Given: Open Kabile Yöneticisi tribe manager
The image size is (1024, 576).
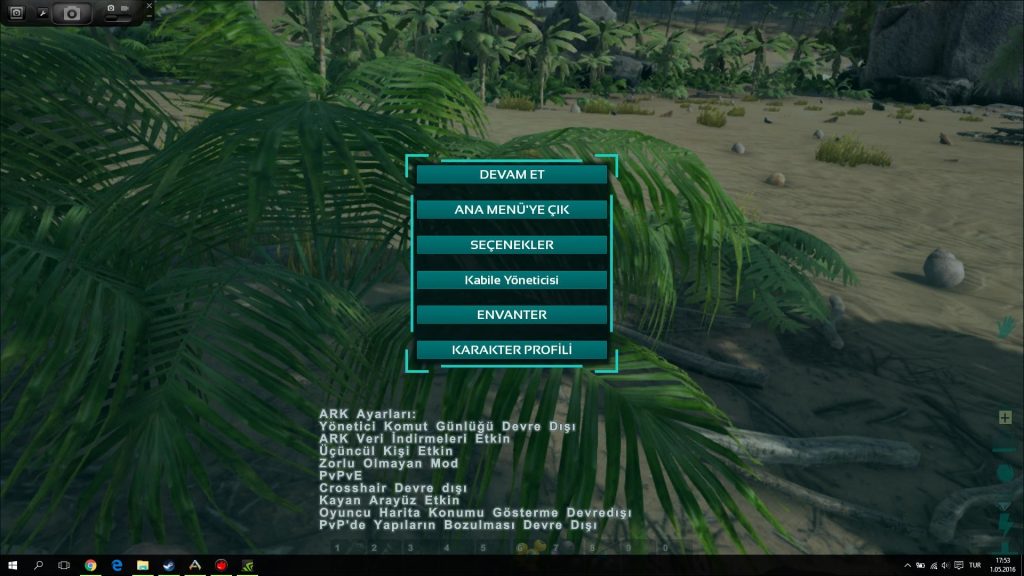Looking at the screenshot, I should tap(511, 280).
